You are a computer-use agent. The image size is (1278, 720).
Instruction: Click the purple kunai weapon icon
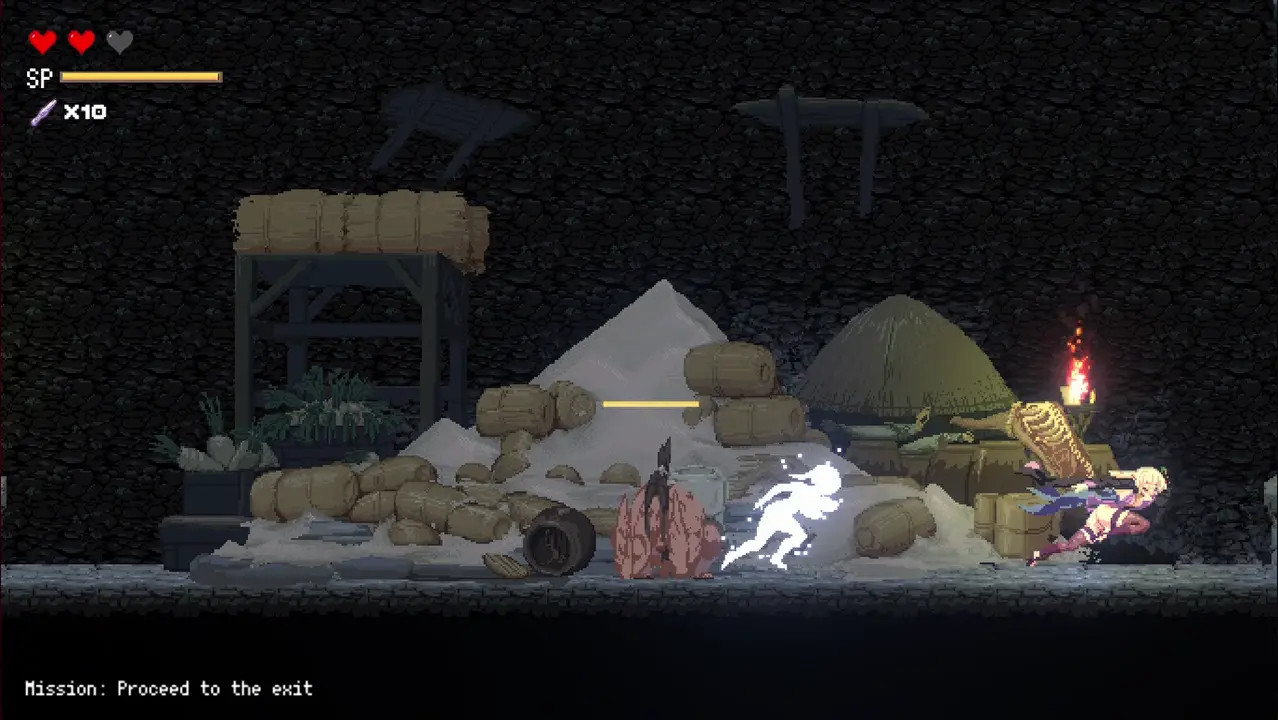(x=43, y=112)
